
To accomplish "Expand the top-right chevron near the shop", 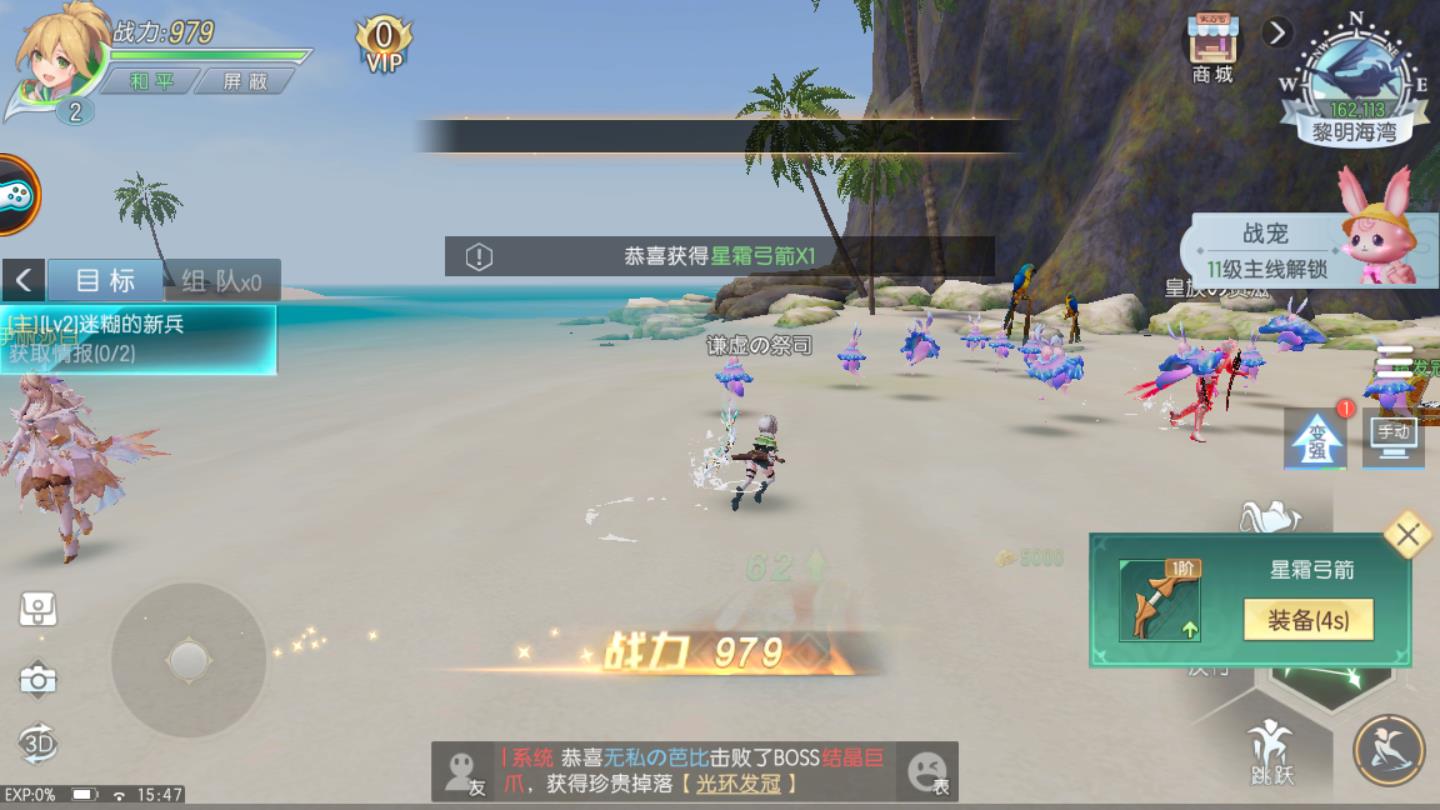I will coord(1277,32).
